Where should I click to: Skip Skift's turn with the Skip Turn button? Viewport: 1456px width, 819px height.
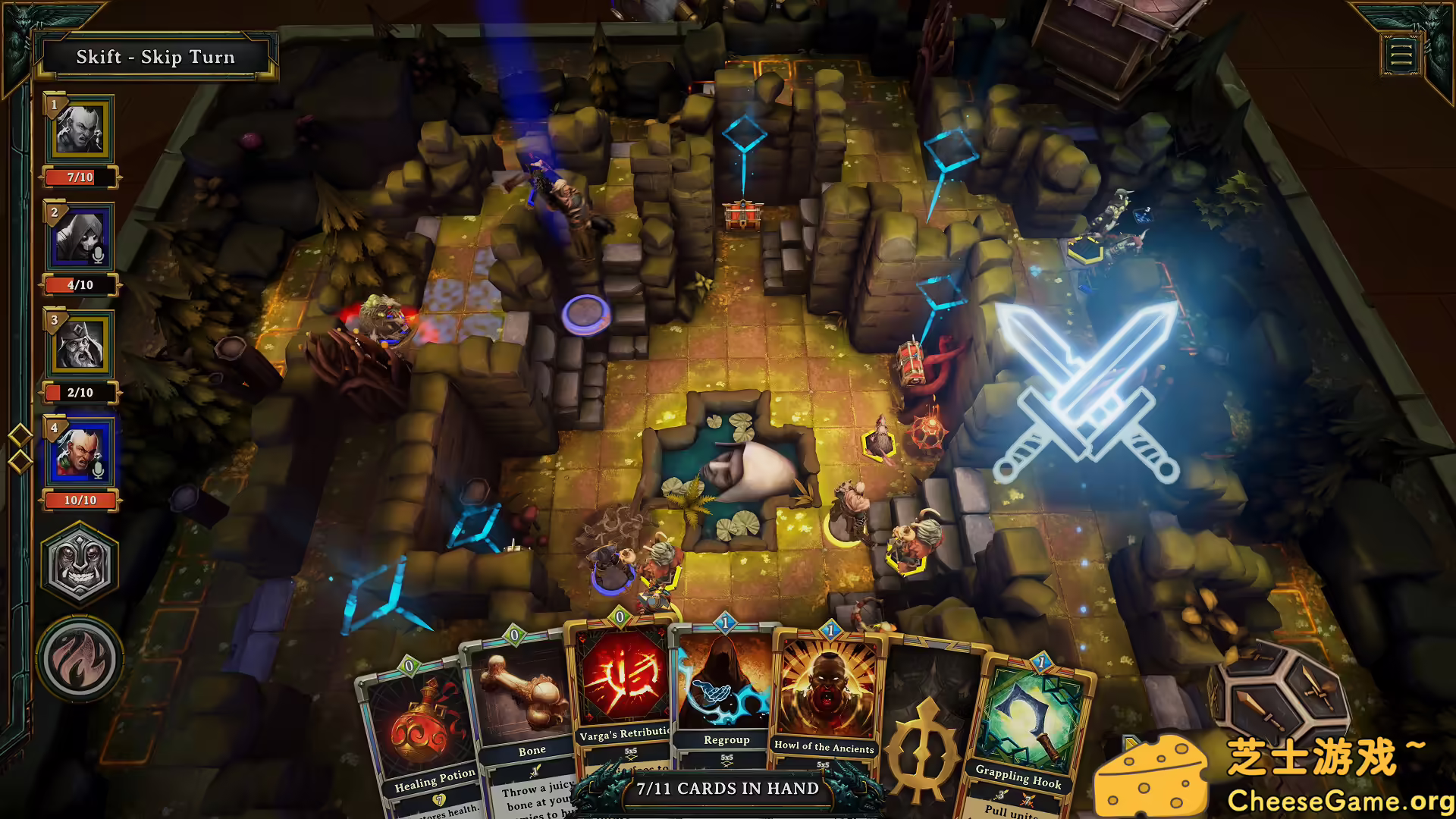(x=155, y=57)
